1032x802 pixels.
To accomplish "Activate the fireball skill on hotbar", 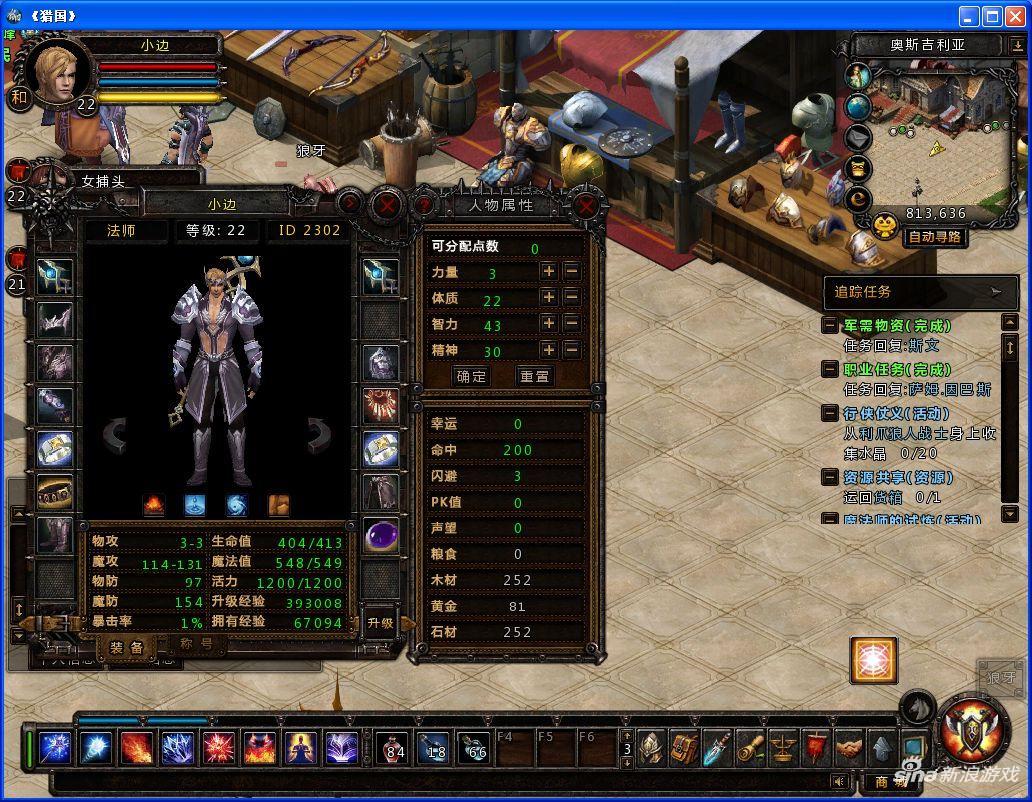I will click(137, 748).
